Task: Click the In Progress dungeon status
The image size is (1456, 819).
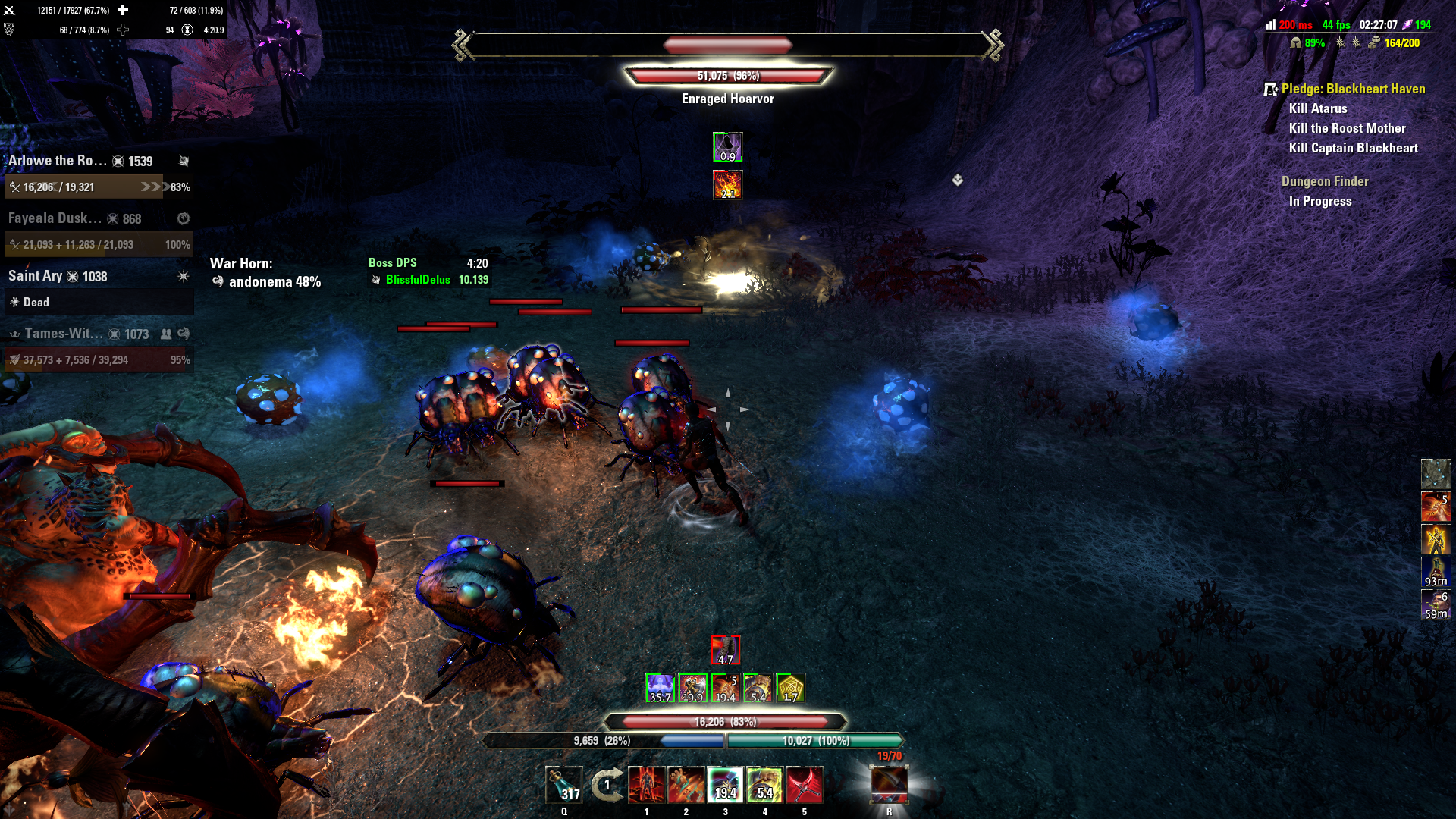Action: click(x=1321, y=201)
